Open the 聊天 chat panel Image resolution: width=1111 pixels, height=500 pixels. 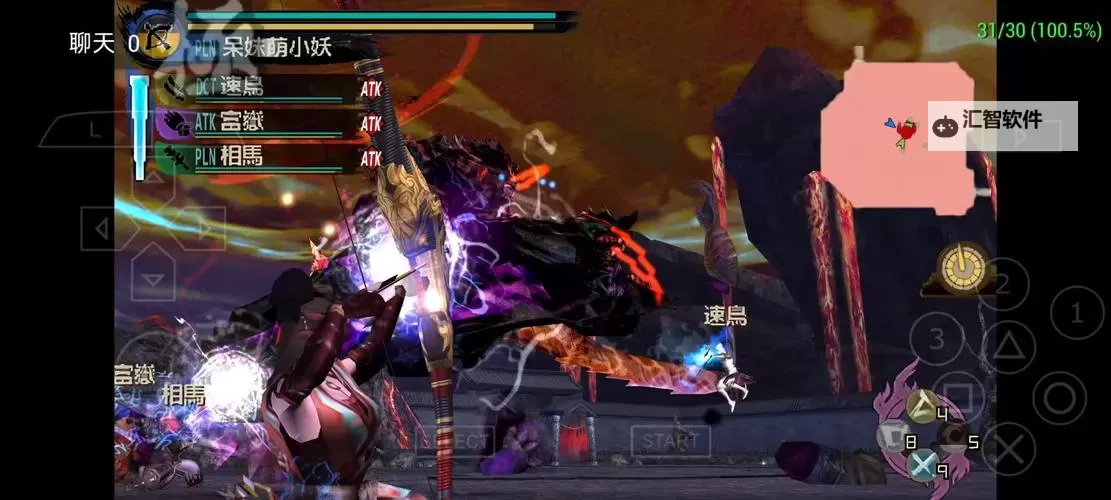(92, 43)
